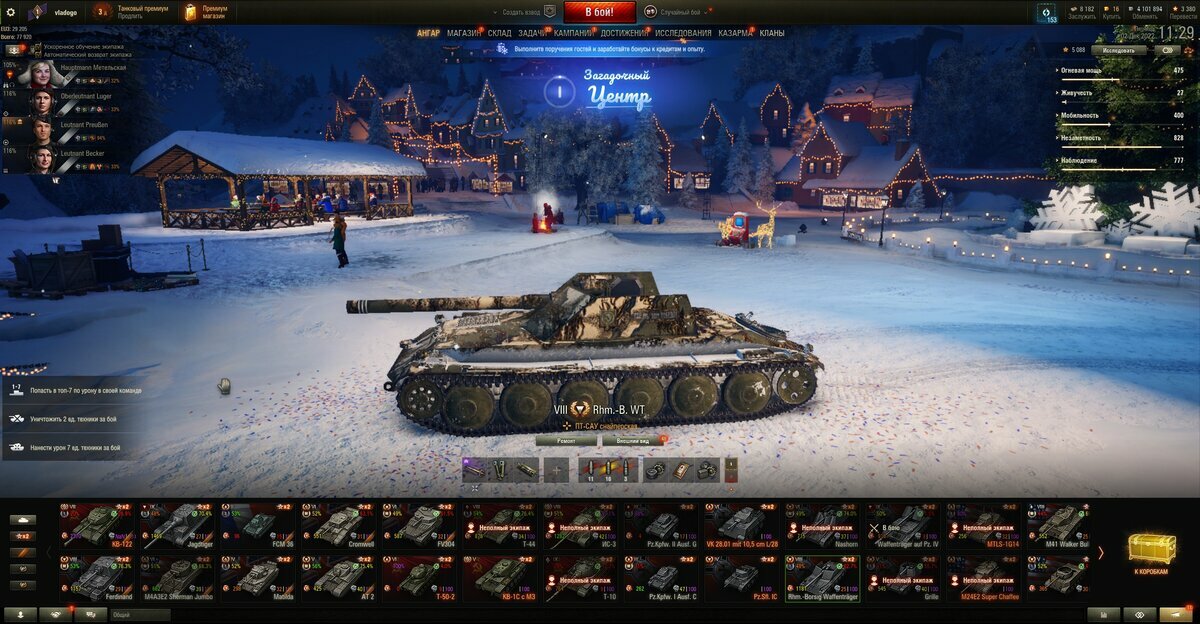Click the Создать взвод platoon button
The image size is (1200, 624).
[x=523, y=12]
